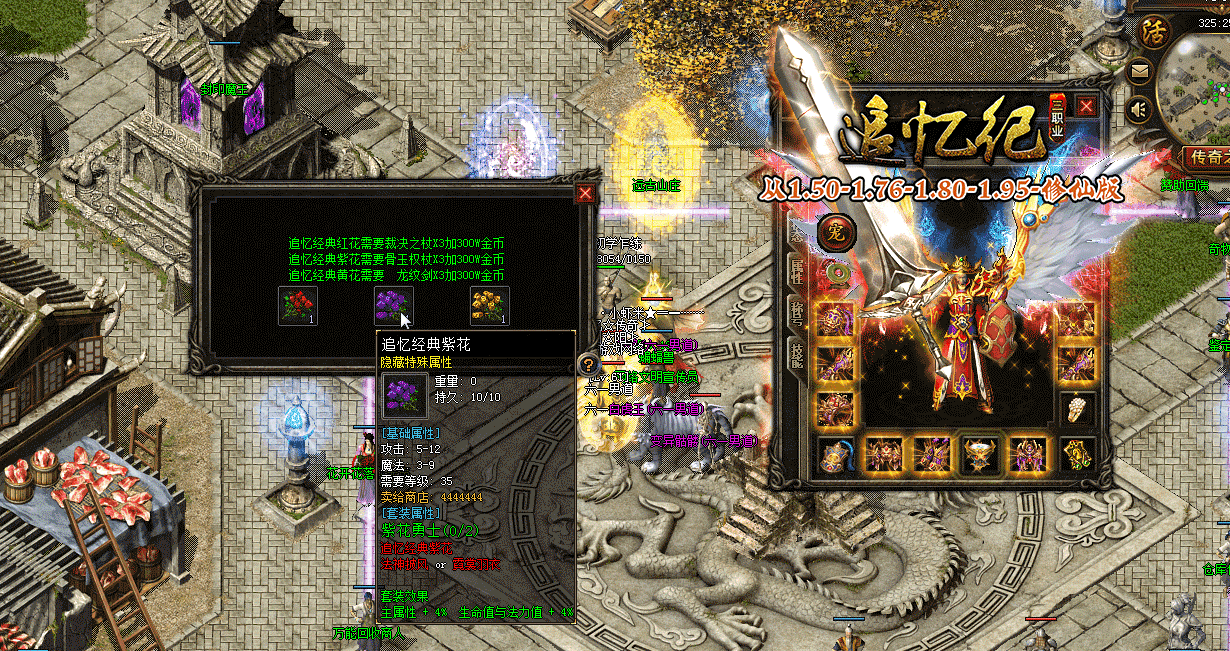The width and height of the screenshot is (1230, 651).
Task: Toggle the sound speaker icon
Action: [x=1139, y=109]
